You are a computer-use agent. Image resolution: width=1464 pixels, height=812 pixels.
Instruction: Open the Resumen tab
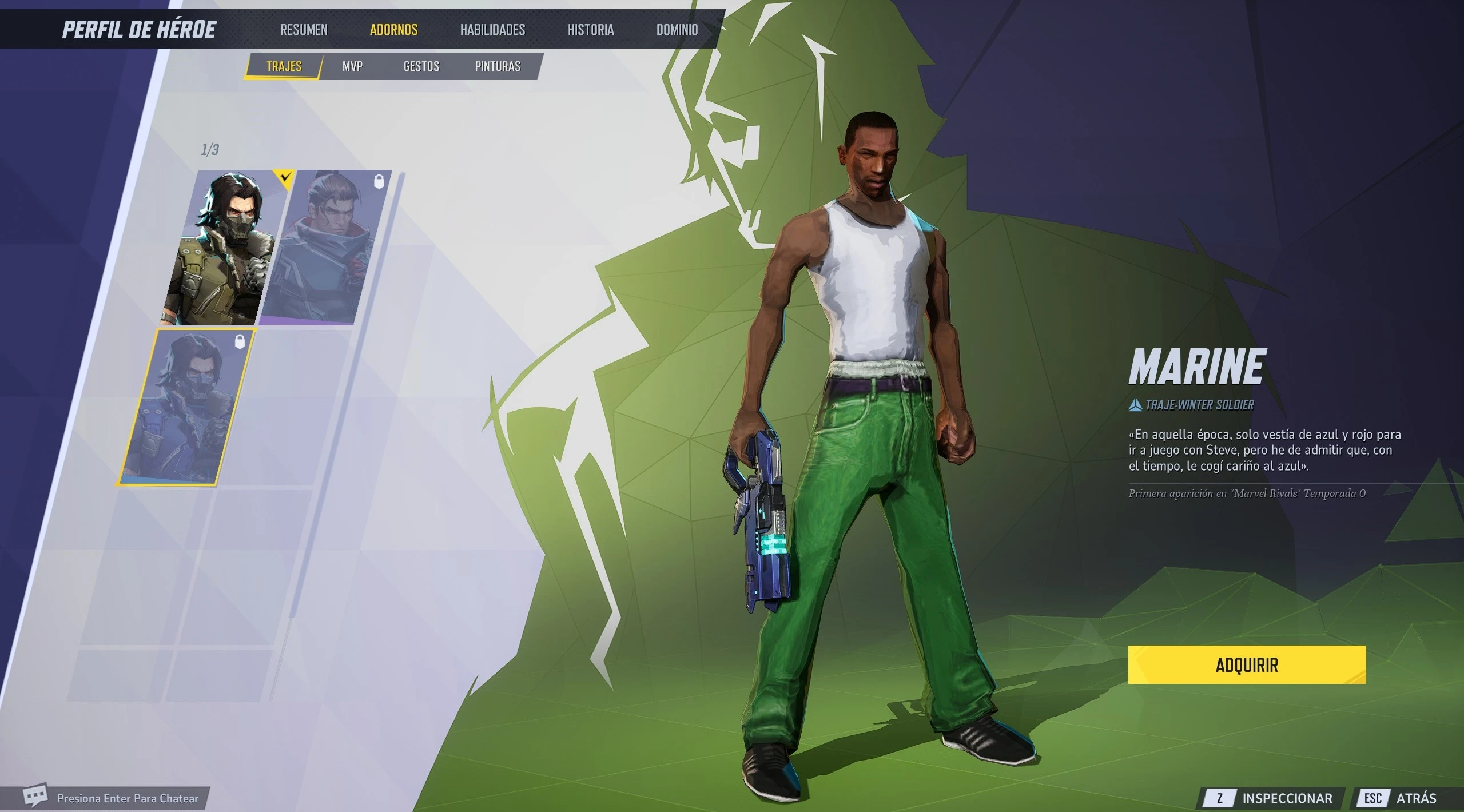[304, 30]
